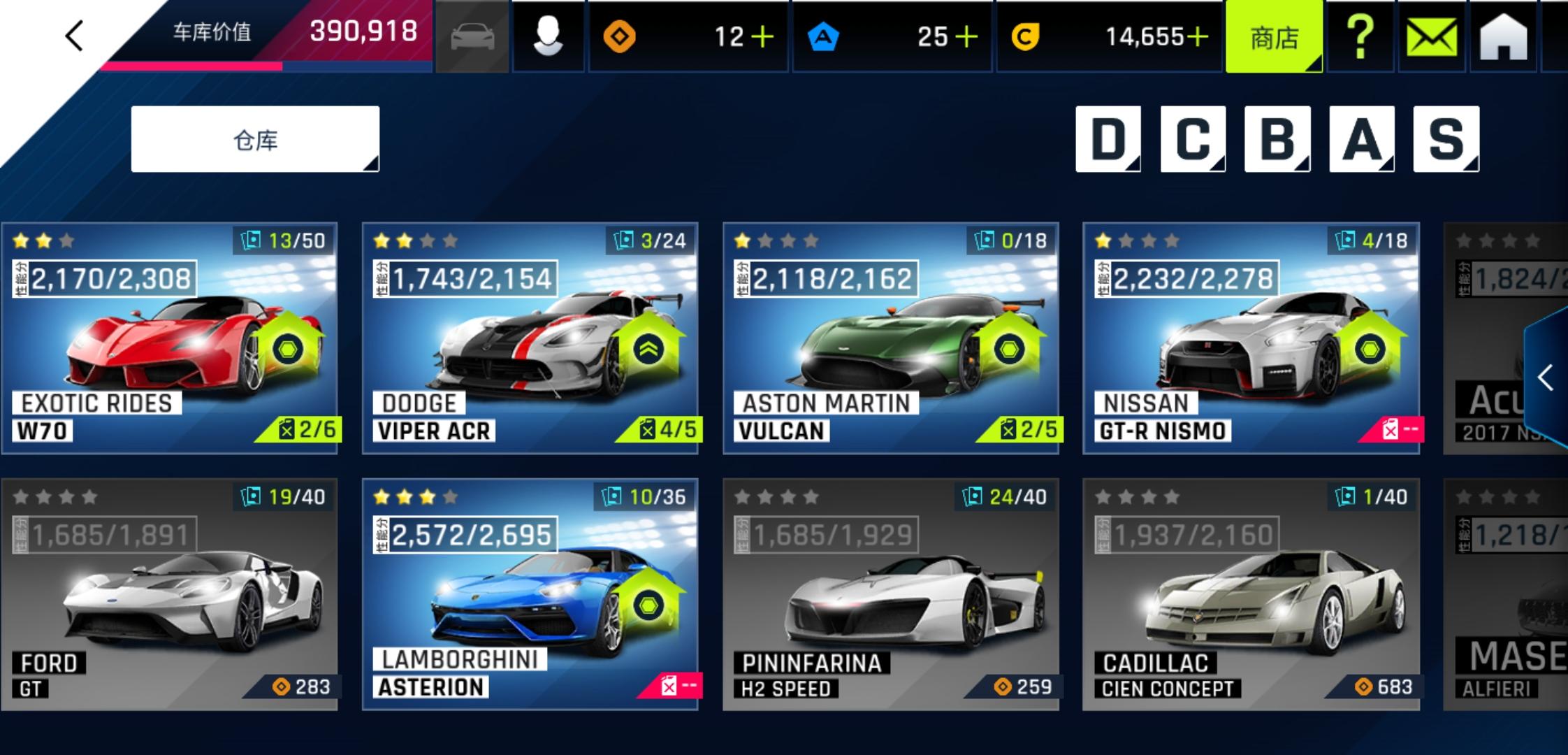Select the Aston Martin Vulcan card
This screenshot has width=1568, height=755.
891,338
